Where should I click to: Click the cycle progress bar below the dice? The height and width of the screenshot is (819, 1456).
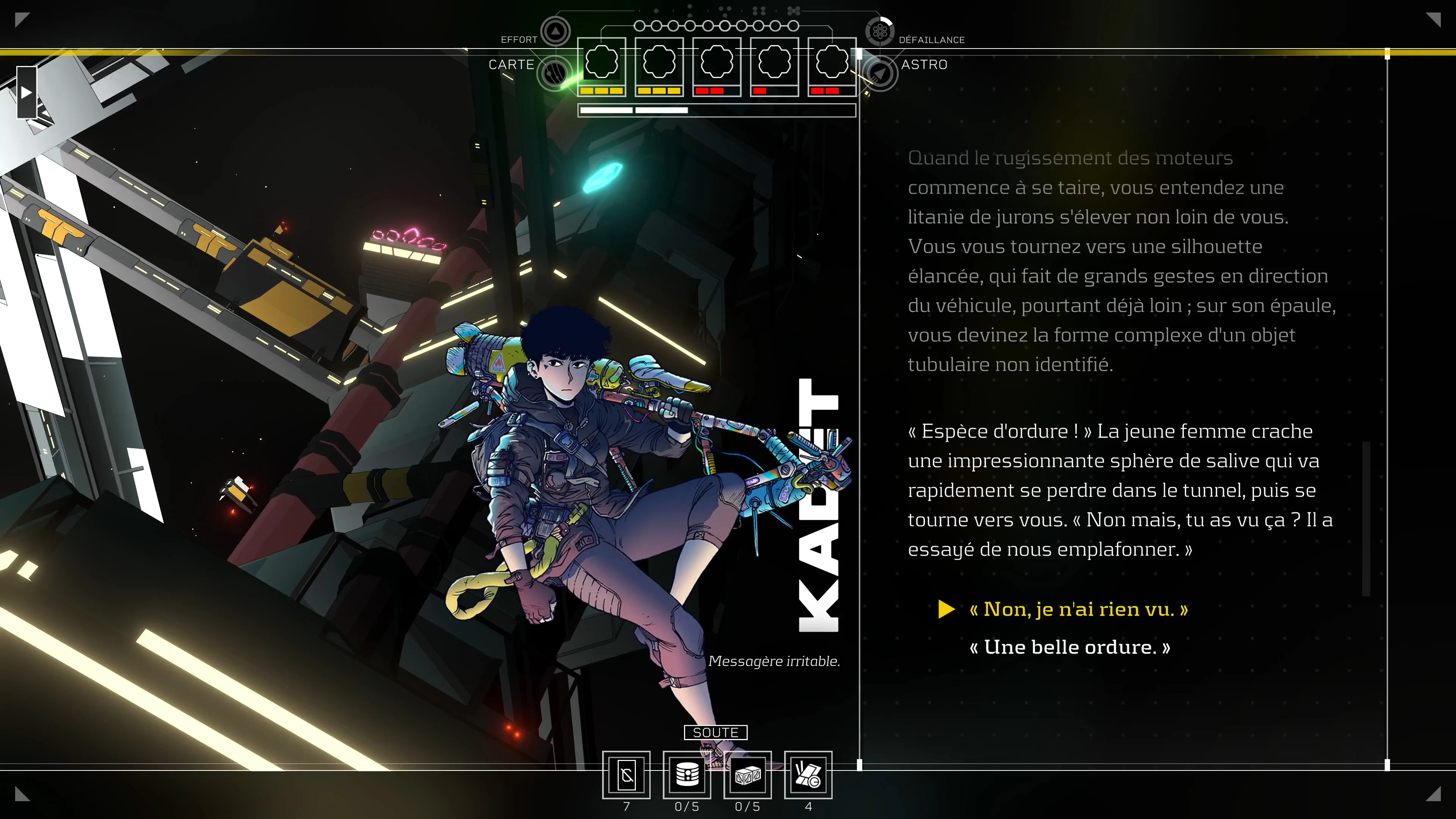coord(716,110)
